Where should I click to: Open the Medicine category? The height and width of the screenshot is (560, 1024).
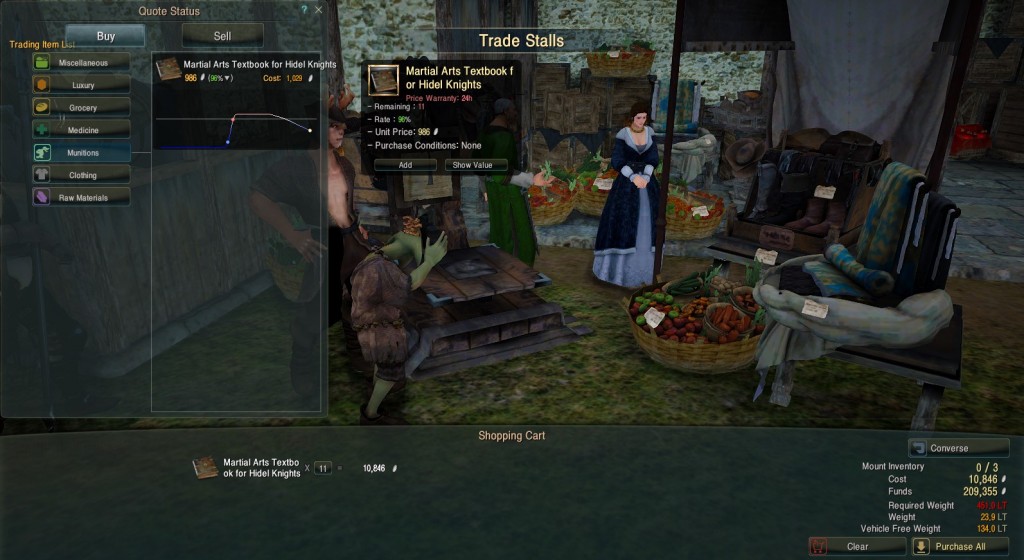pyautogui.click(x=81, y=130)
